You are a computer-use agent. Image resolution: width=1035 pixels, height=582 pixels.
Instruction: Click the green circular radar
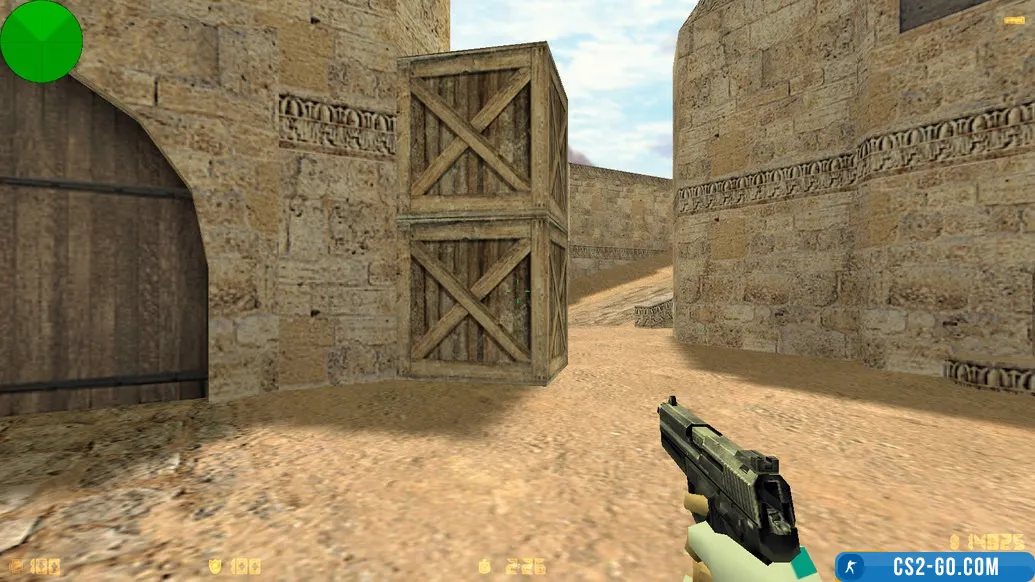(x=41, y=41)
